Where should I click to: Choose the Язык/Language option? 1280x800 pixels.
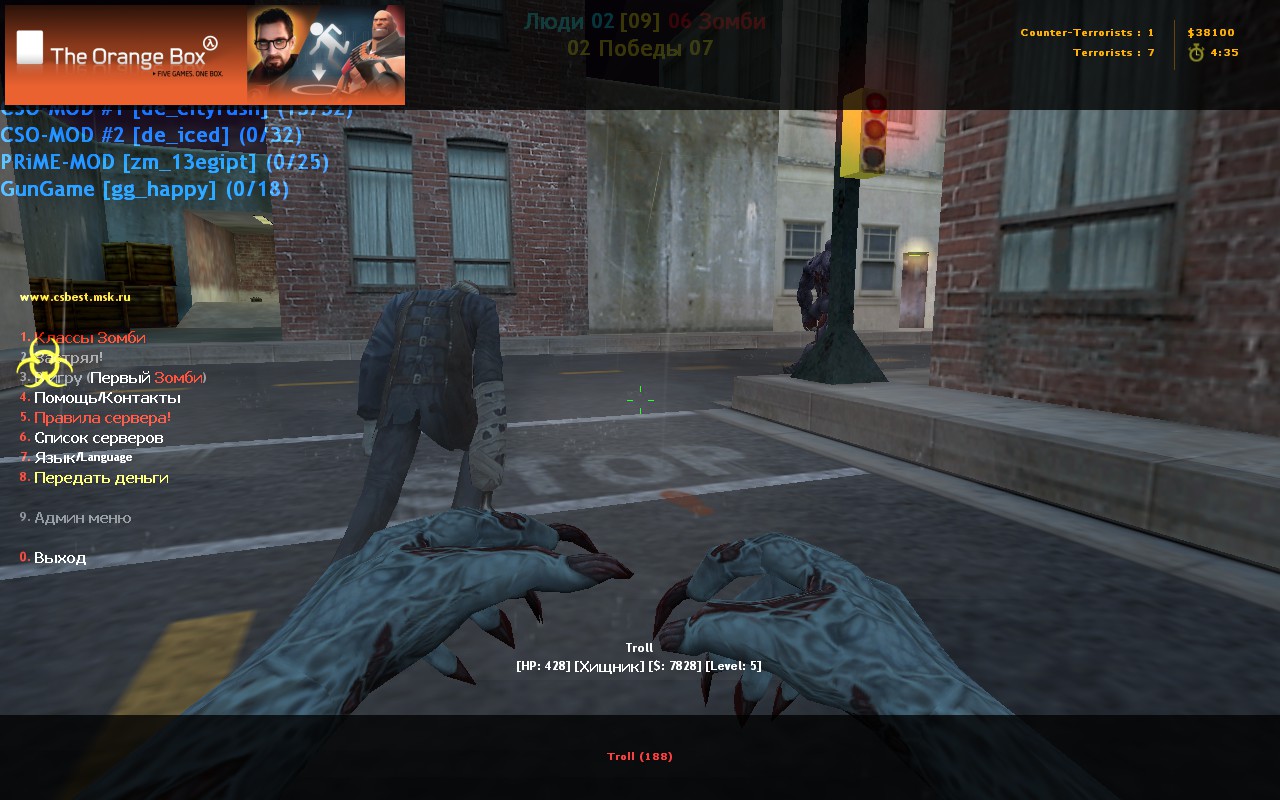coord(83,458)
